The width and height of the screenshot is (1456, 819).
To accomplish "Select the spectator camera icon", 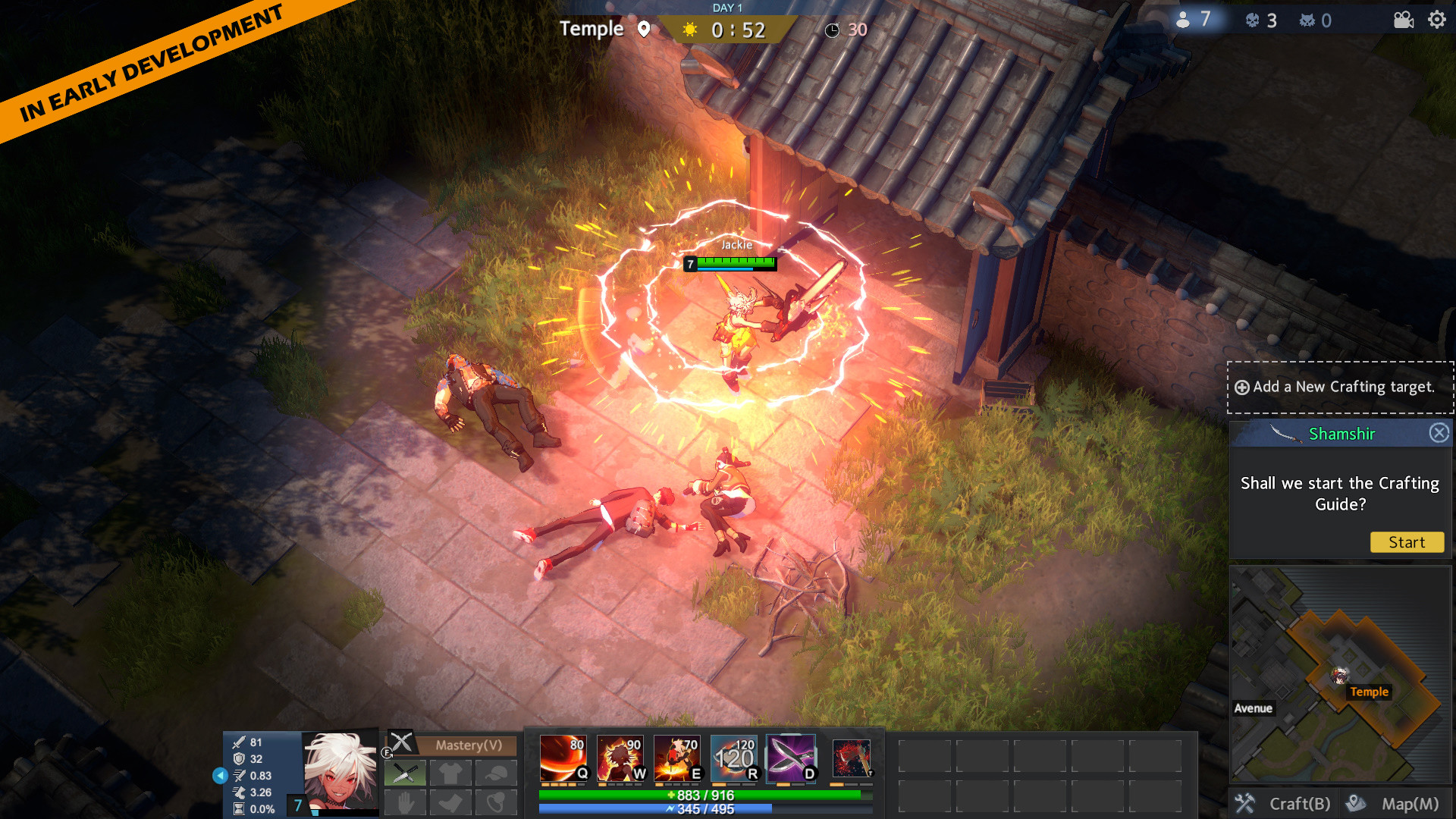I will click(x=1402, y=21).
